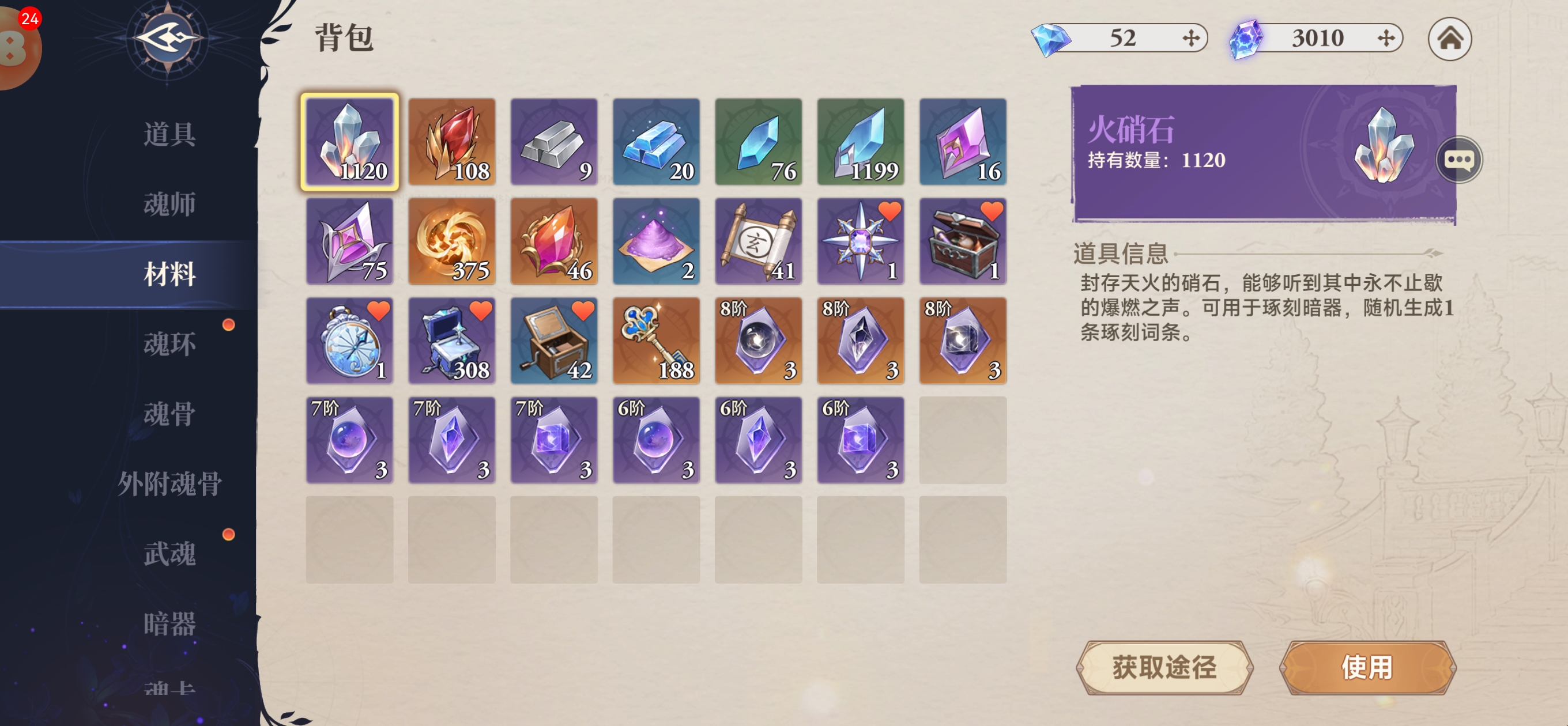This screenshot has width=1568, height=726.
Task: Select the red crystal item with 108
Action: click(x=451, y=142)
